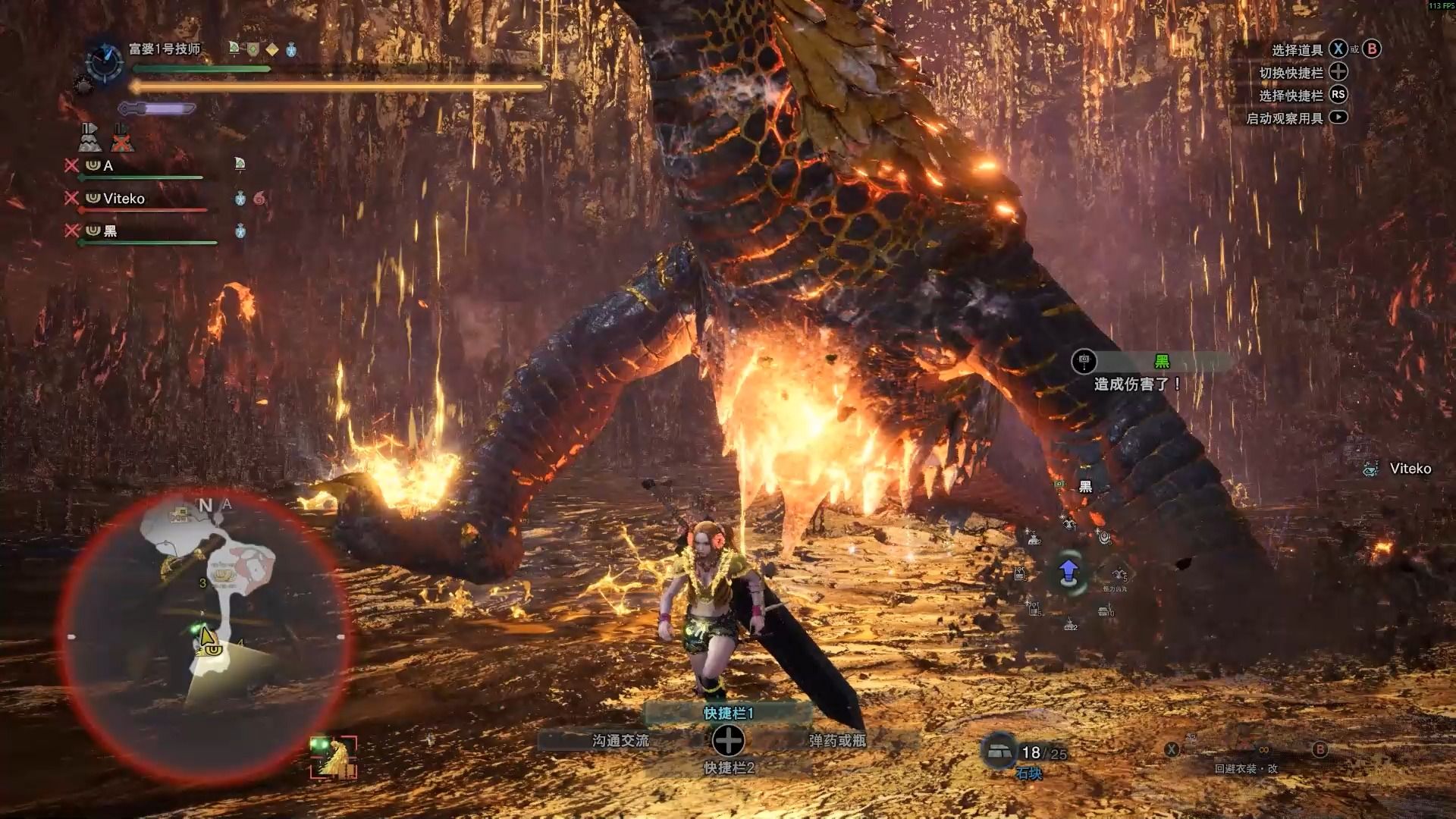Select party member 黑 in the list
The height and width of the screenshot is (819, 1456).
pos(111,231)
